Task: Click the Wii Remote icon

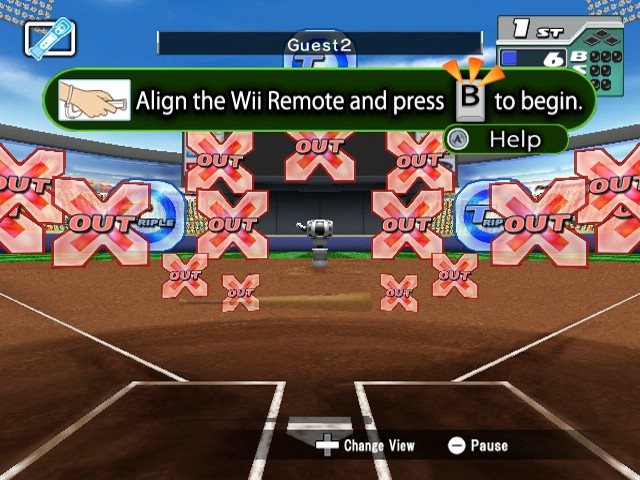Action: (x=50, y=40)
